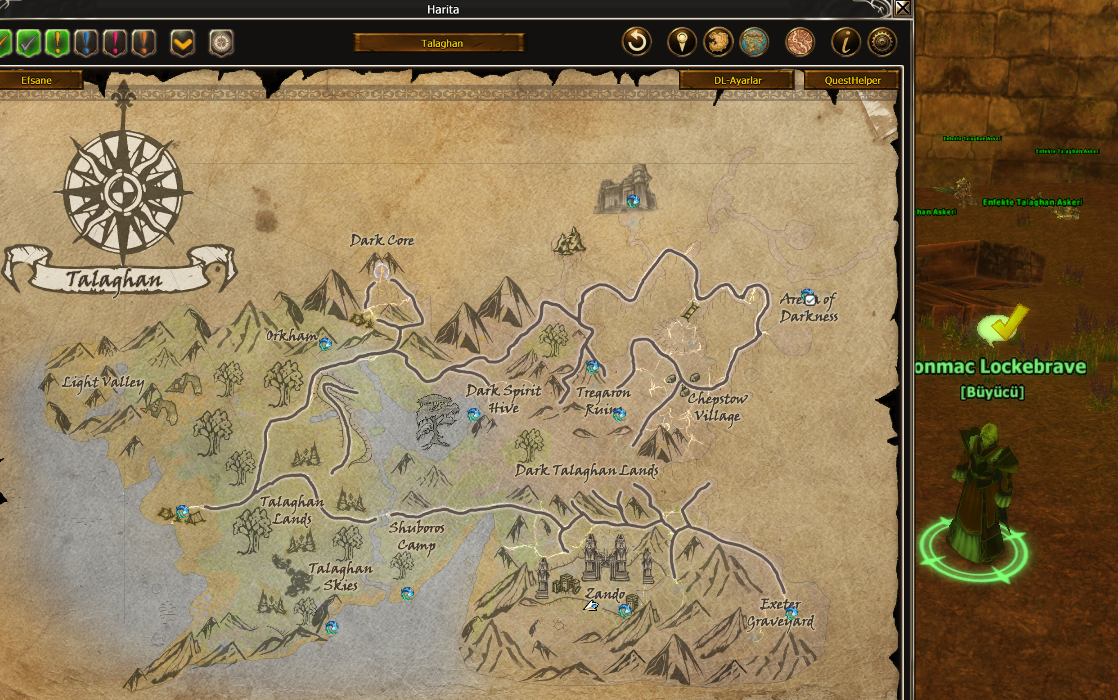Open the Talaghan zone dropdown
The height and width of the screenshot is (700, 1118).
point(439,43)
